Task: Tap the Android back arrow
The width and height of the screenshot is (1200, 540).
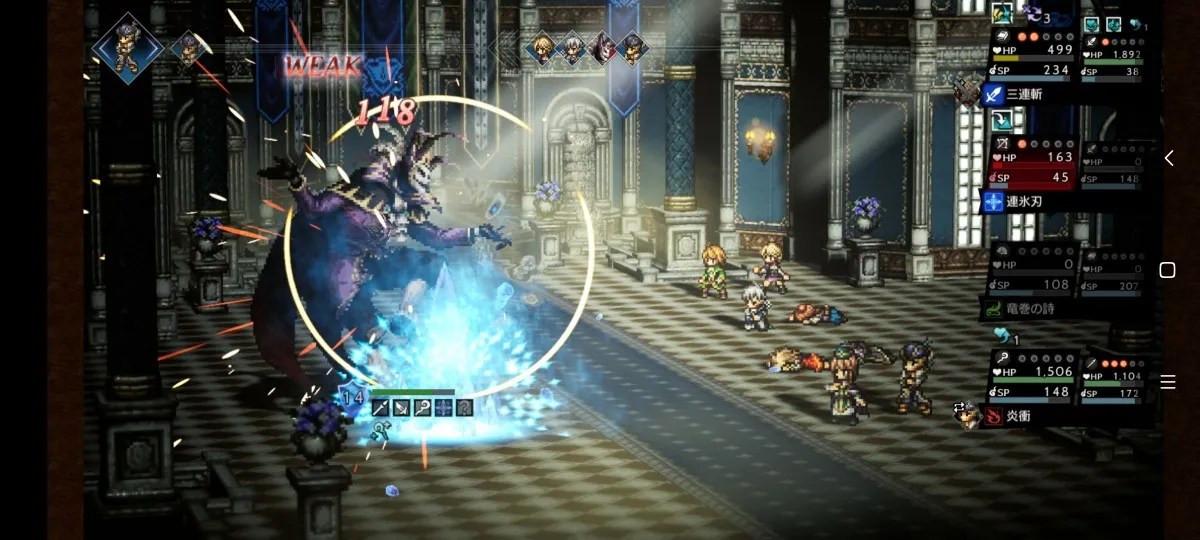Action: (1168, 158)
